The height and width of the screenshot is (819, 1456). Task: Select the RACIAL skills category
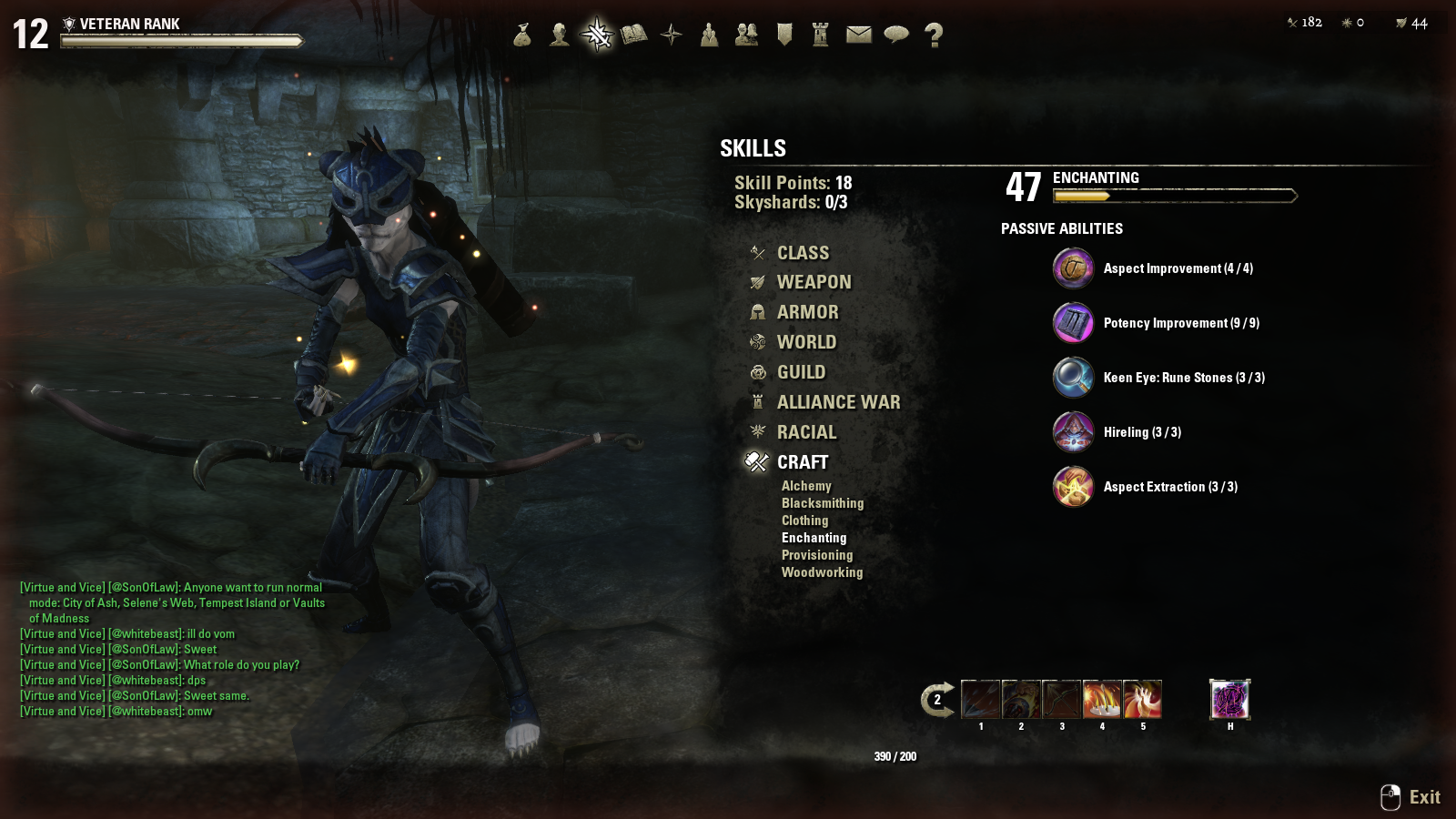(806, 433)
